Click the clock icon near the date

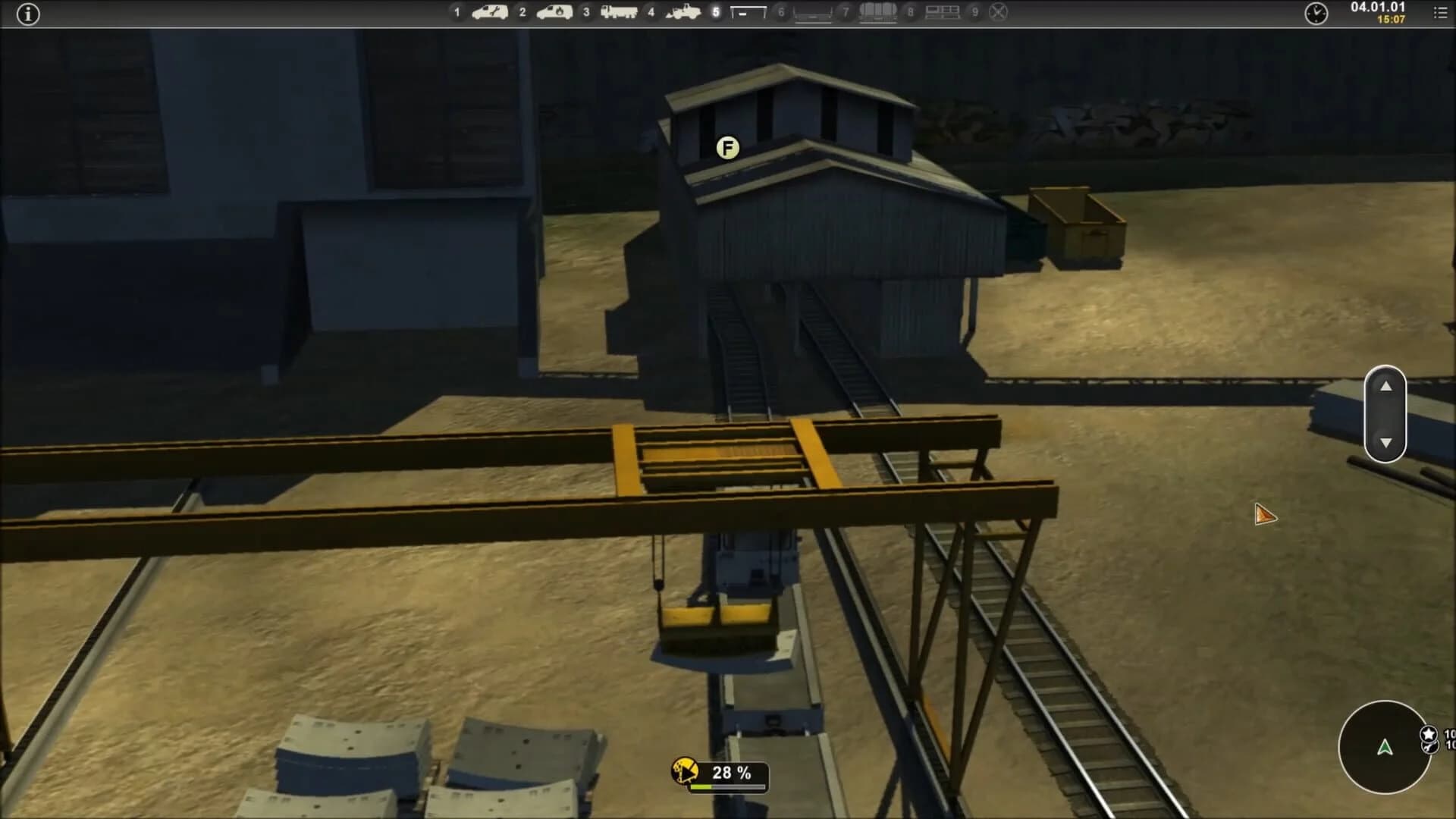click(x=1317, y=14)
